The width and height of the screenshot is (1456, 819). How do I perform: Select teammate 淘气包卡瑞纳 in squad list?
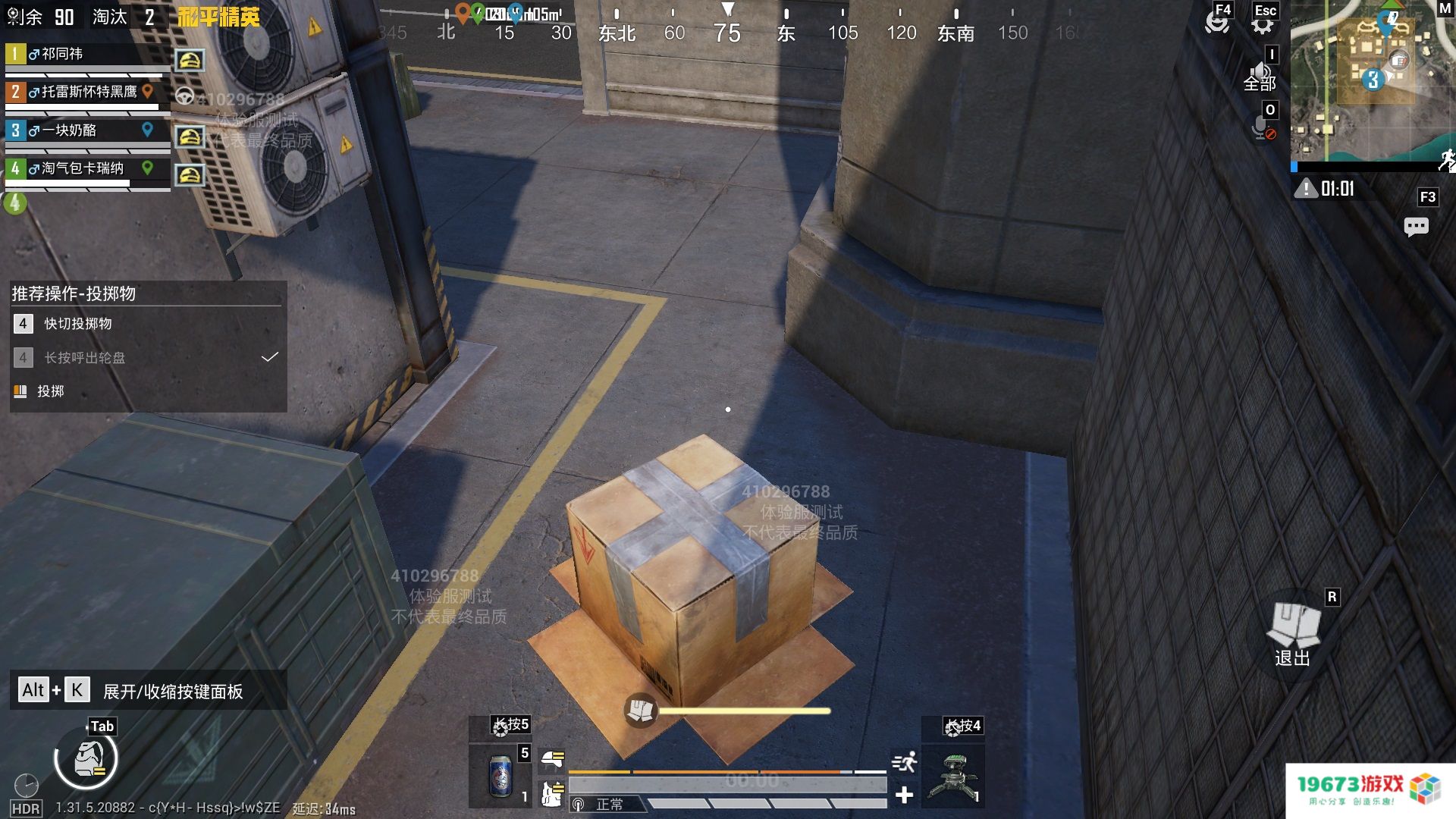tap(82, 168)
